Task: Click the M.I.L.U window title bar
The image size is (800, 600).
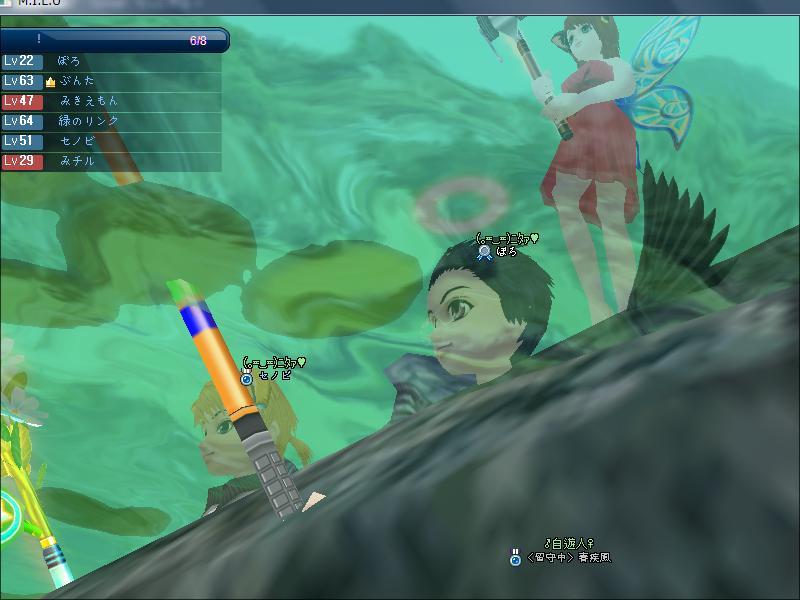Action: (400, 5)
